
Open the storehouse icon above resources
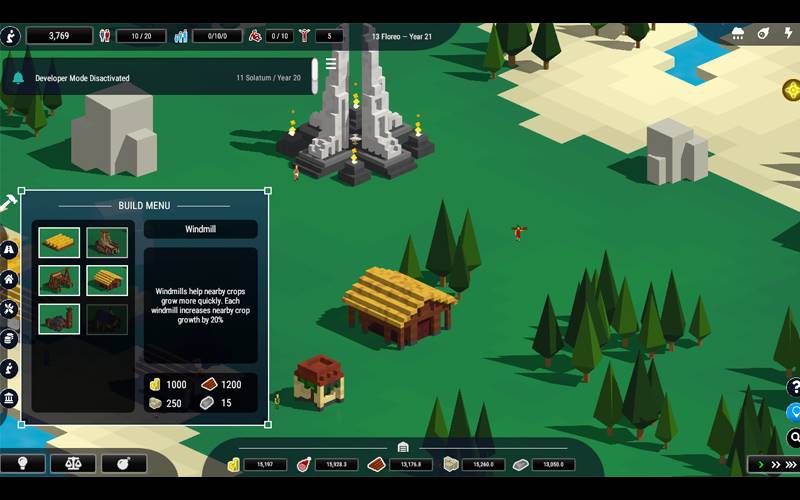pos(403,447)
